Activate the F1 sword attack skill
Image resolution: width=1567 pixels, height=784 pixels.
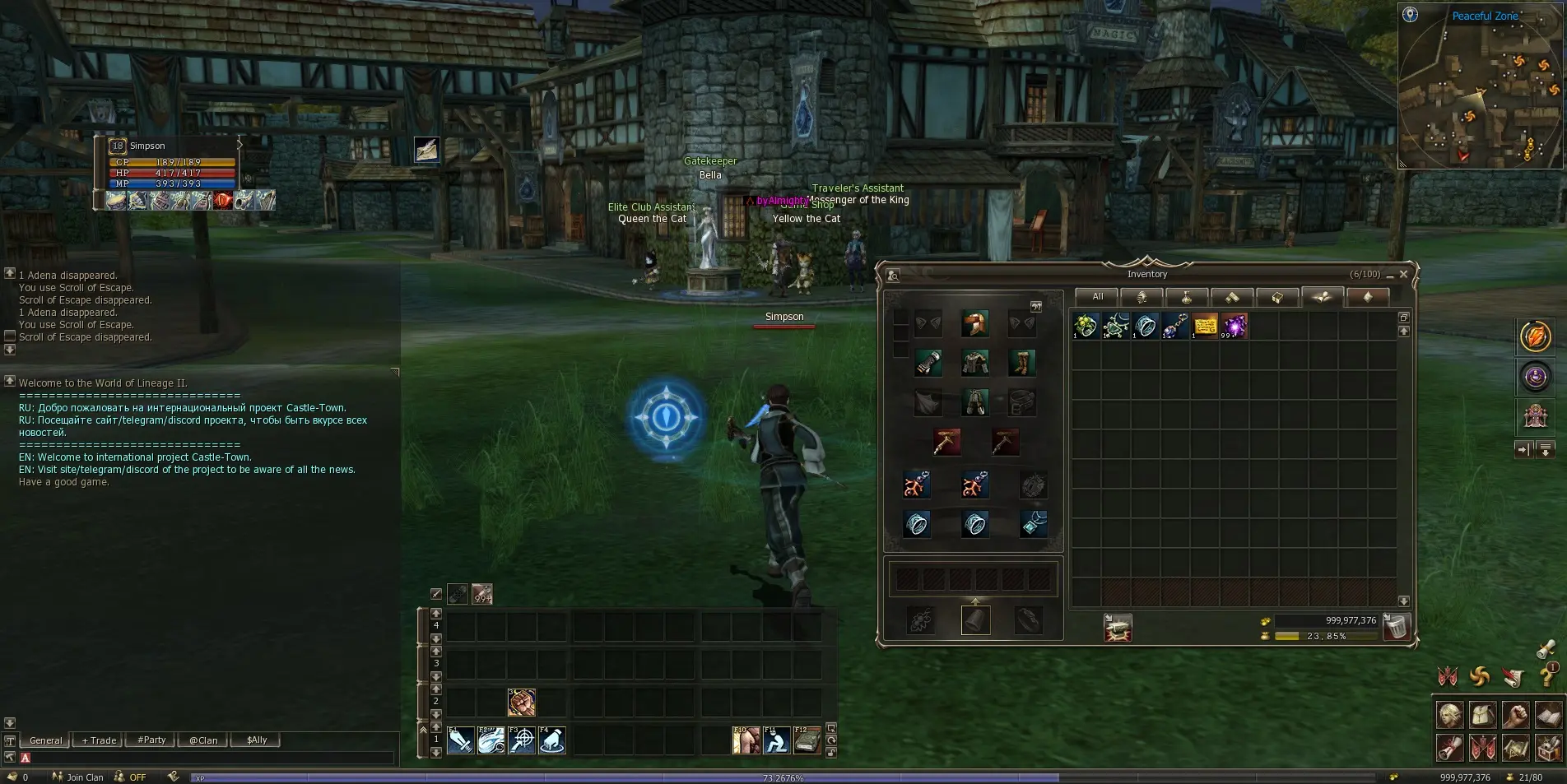pyautogui.click(x=461, y=740)
